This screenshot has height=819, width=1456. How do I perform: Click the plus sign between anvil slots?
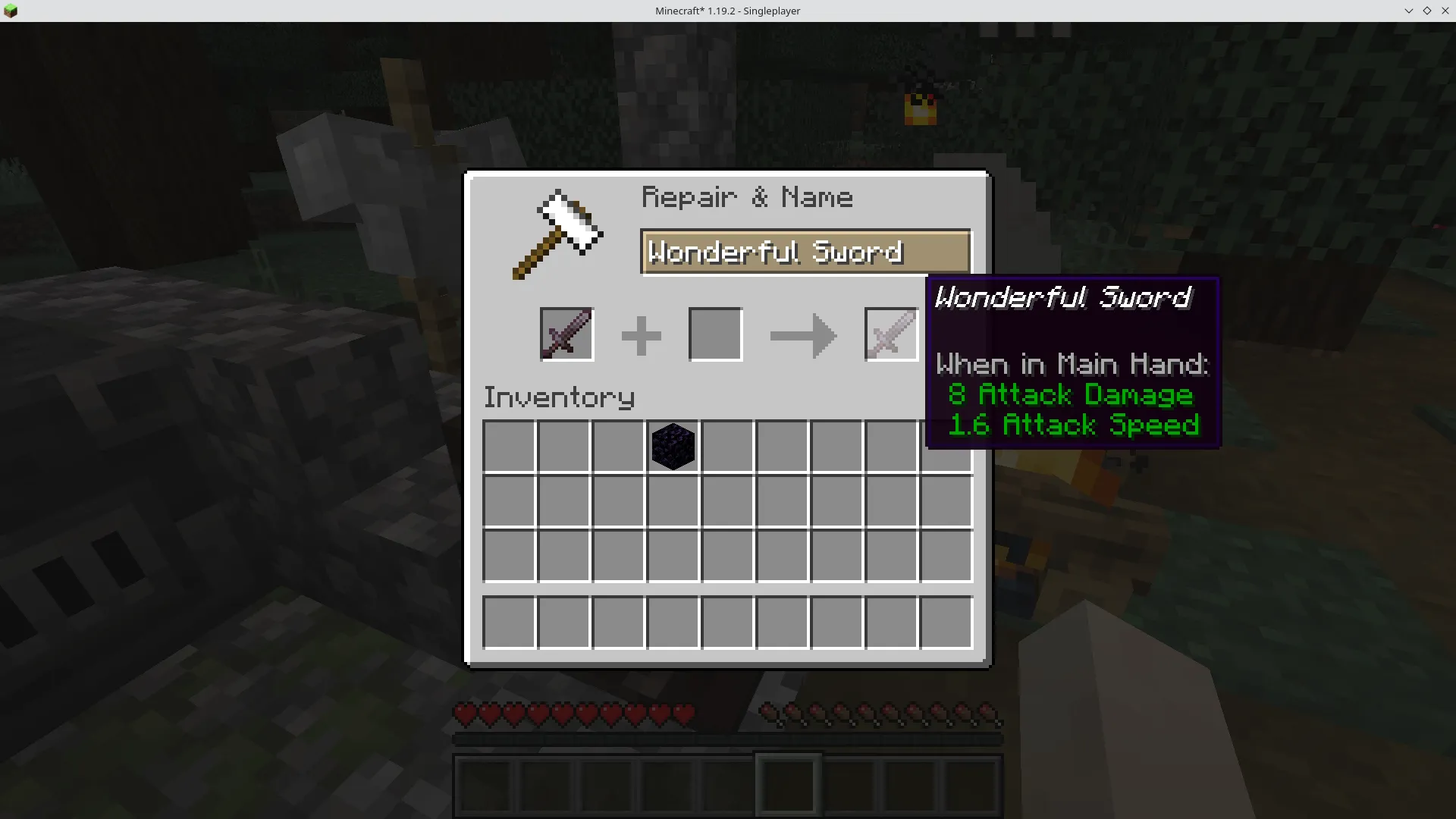point(641,334)
